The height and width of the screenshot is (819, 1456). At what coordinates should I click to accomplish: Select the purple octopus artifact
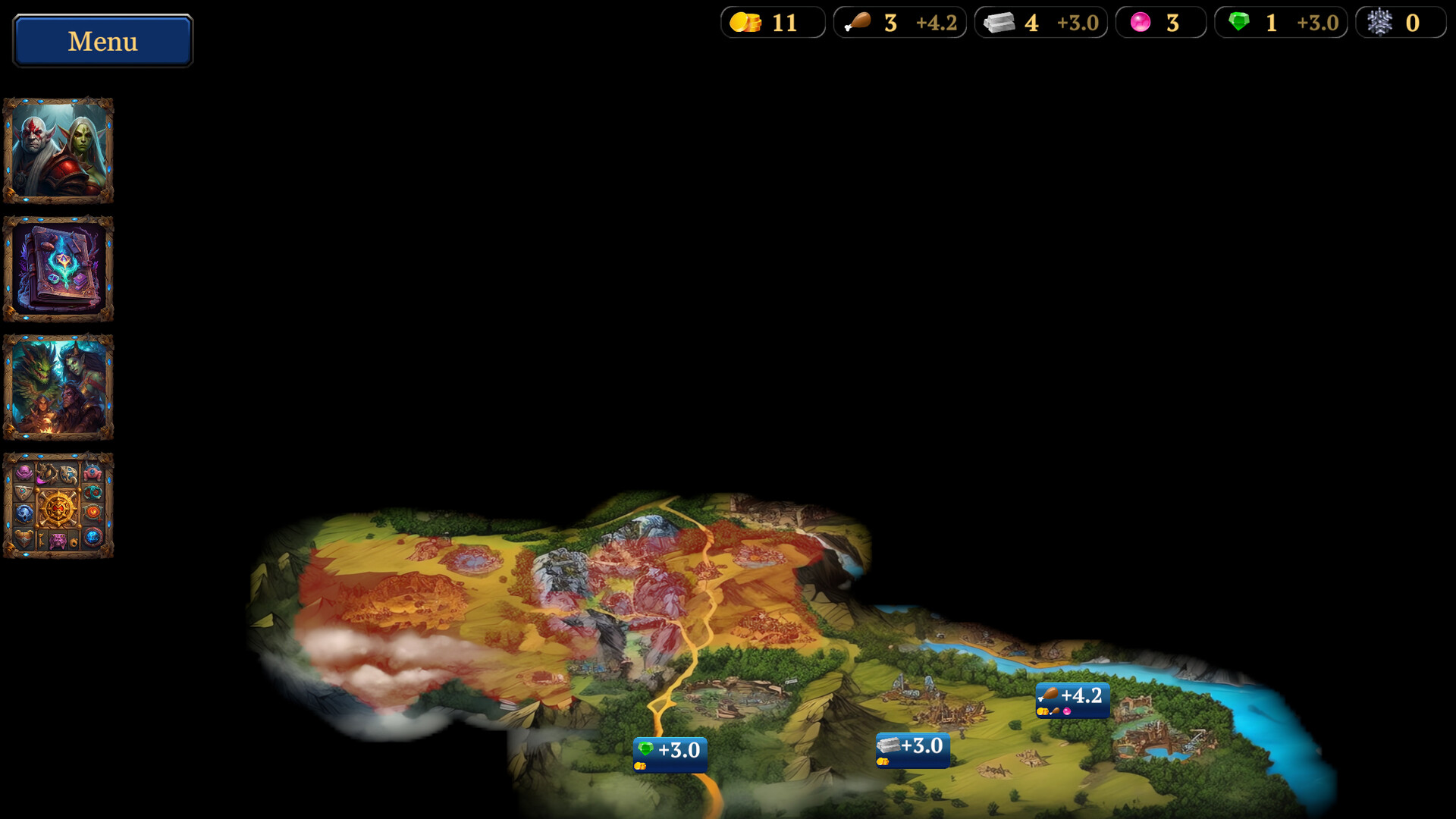[24, 472]
